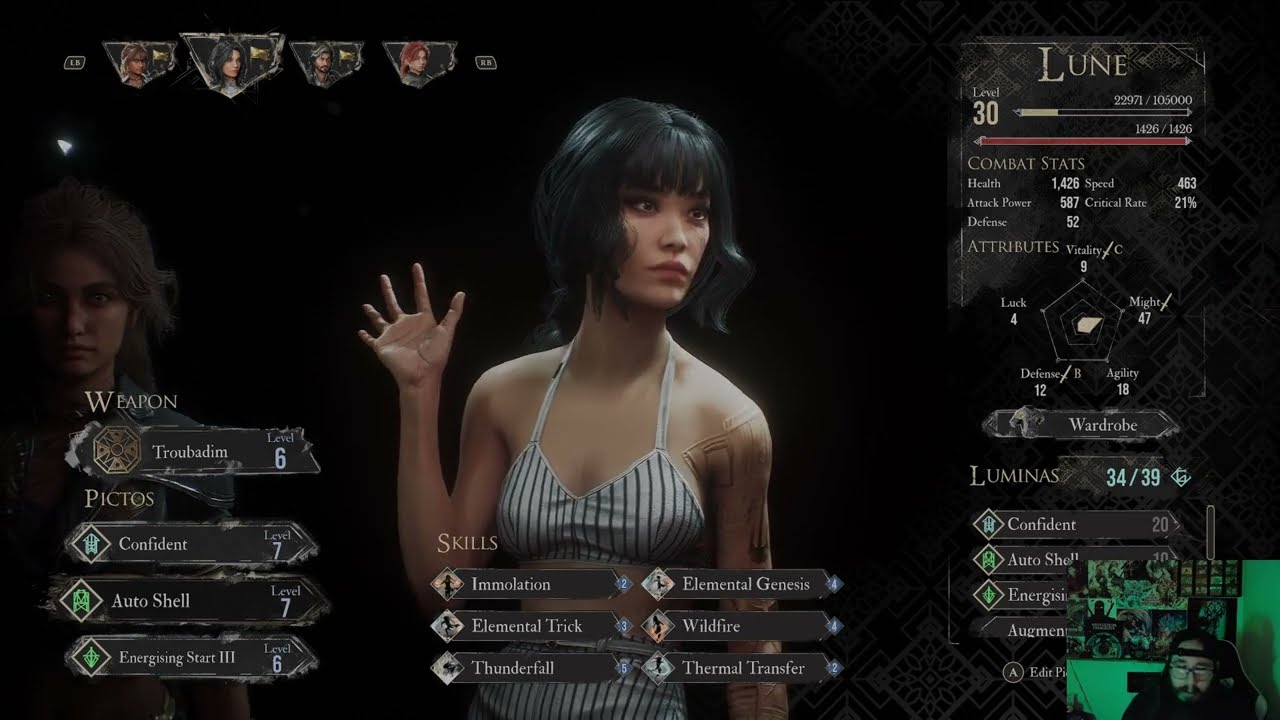Switch to the bearded man's character portrait
Screen dimensions: 1280x720
325,64
